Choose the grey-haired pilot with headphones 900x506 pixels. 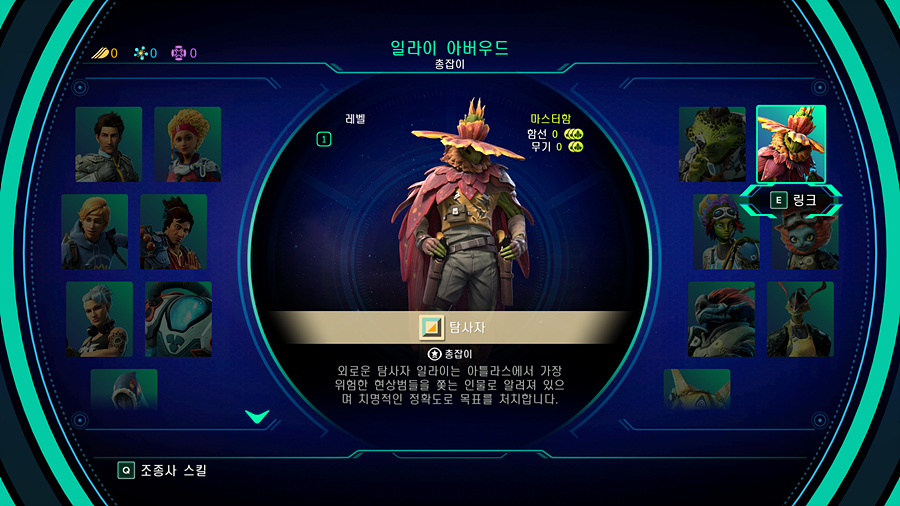99,318
